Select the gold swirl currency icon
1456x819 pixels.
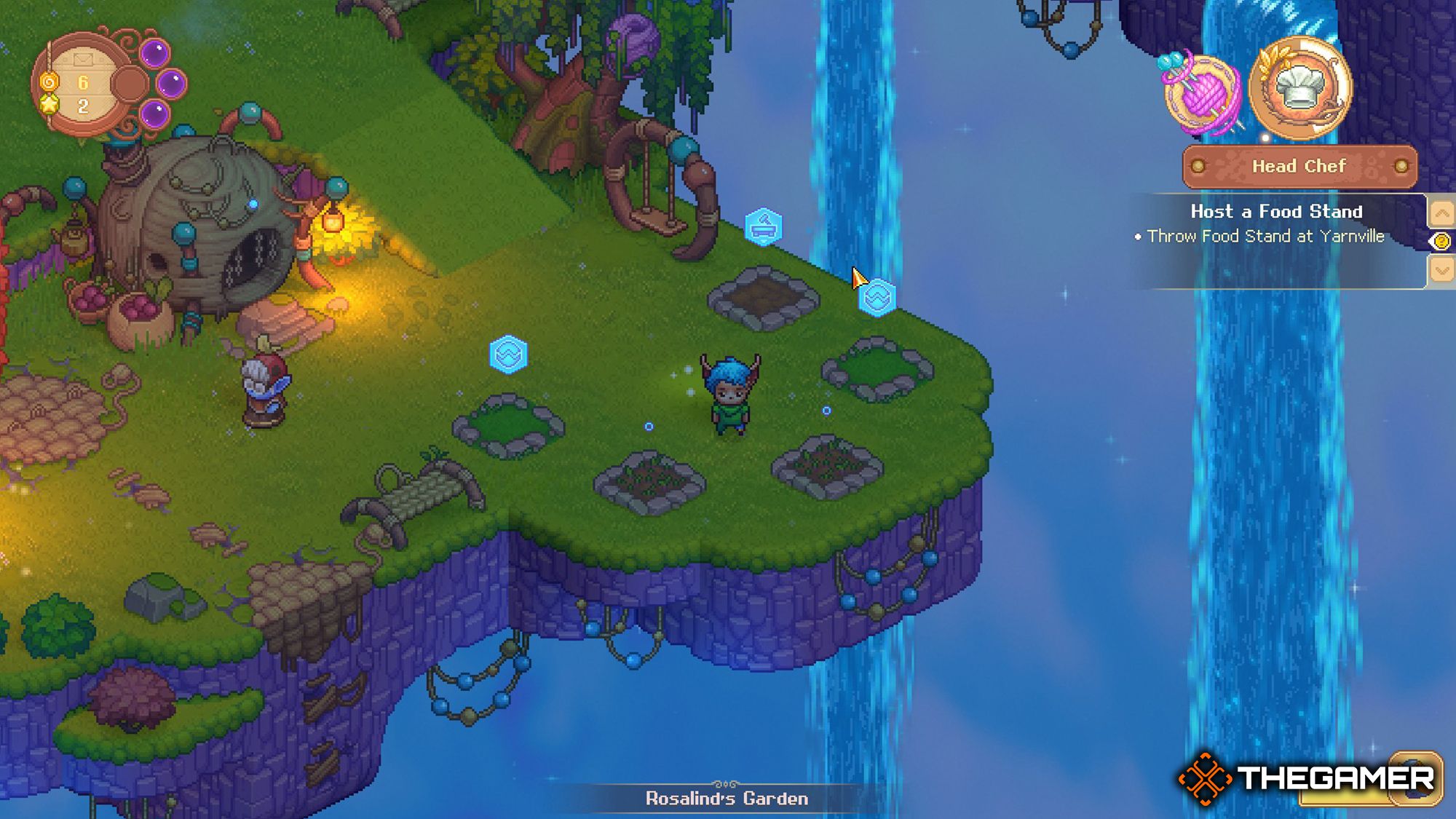pyautogui.click(x=50, y=82)
